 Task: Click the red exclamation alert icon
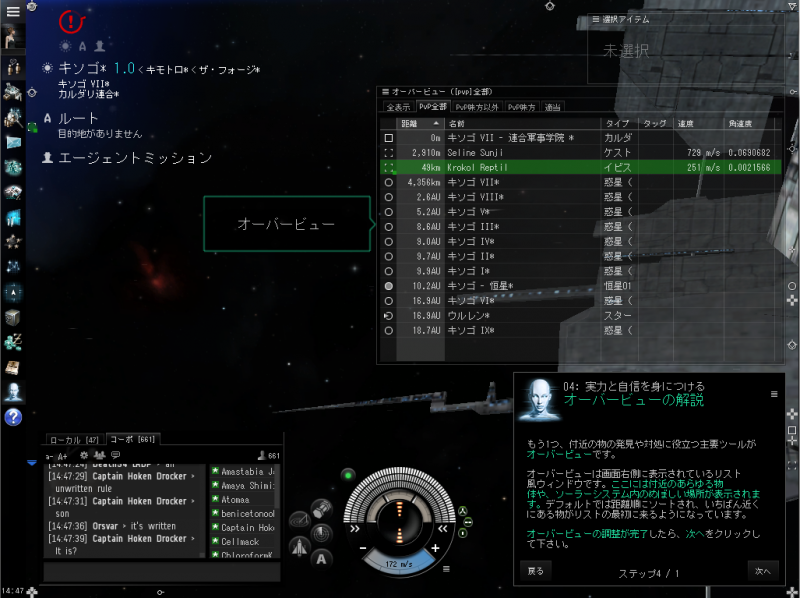click(72, 20)
